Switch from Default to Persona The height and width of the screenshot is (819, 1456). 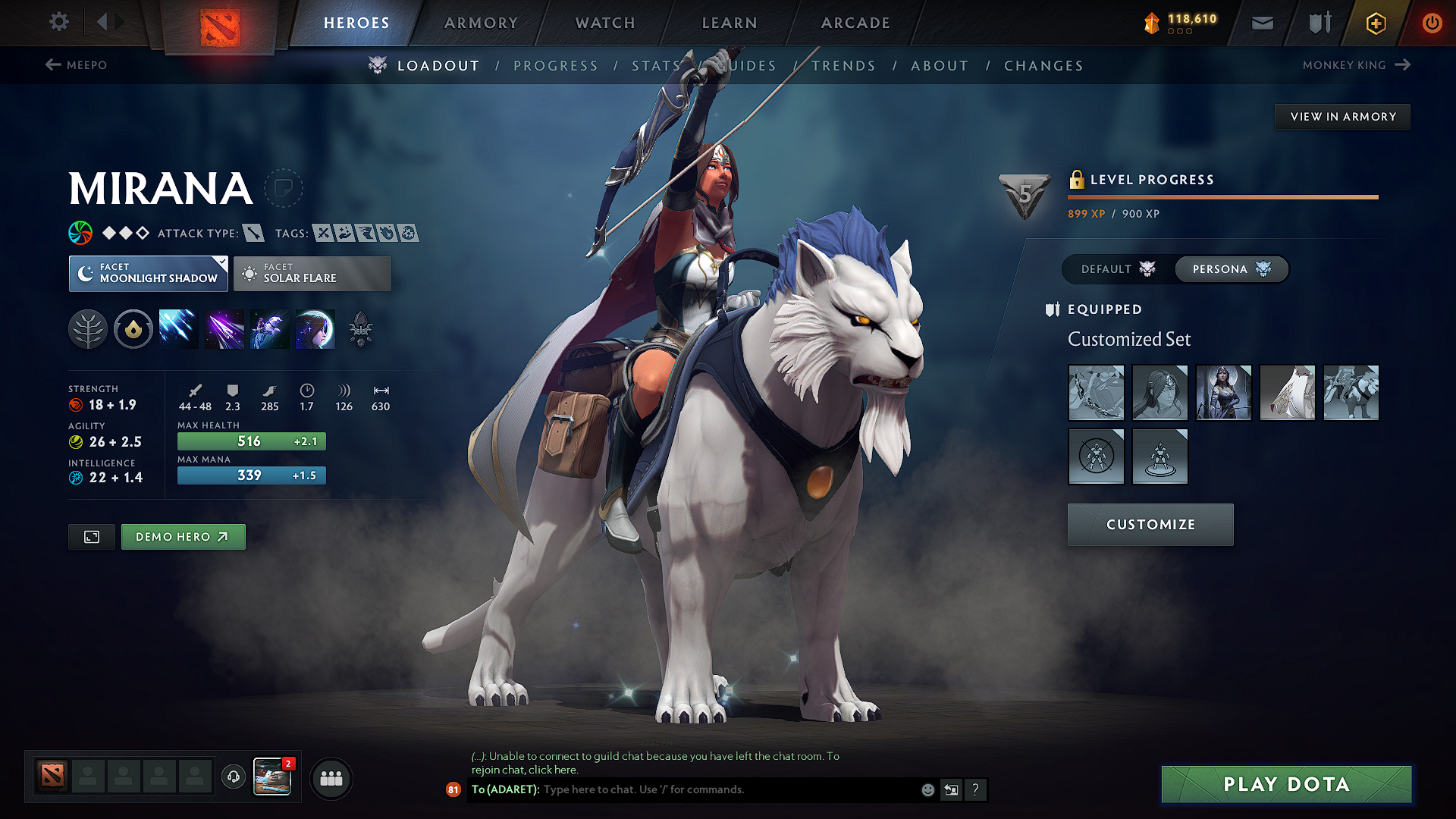(x=1230, y=269)
